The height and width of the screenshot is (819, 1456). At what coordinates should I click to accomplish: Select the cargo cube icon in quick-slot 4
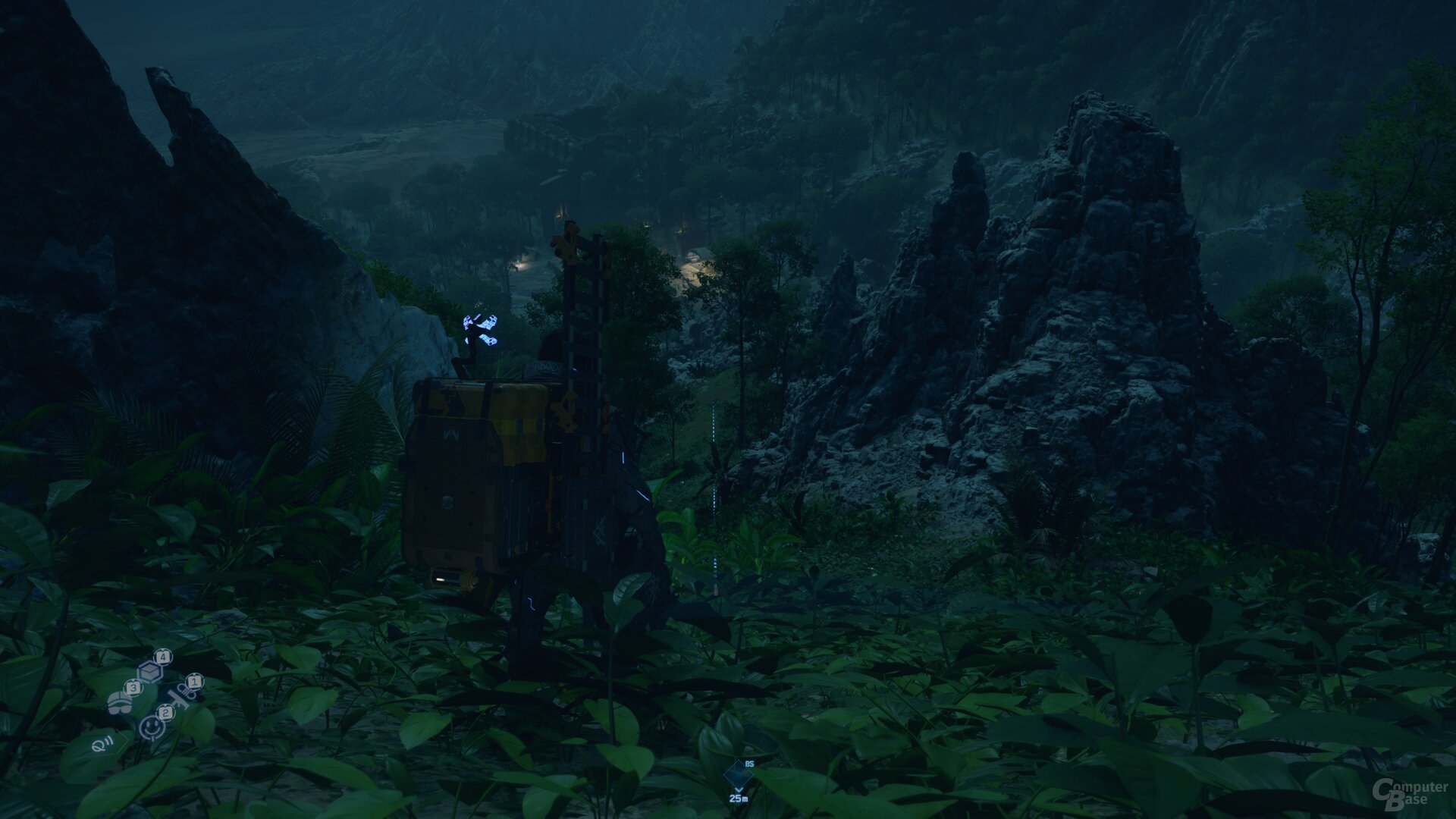(x=149, y=671)
